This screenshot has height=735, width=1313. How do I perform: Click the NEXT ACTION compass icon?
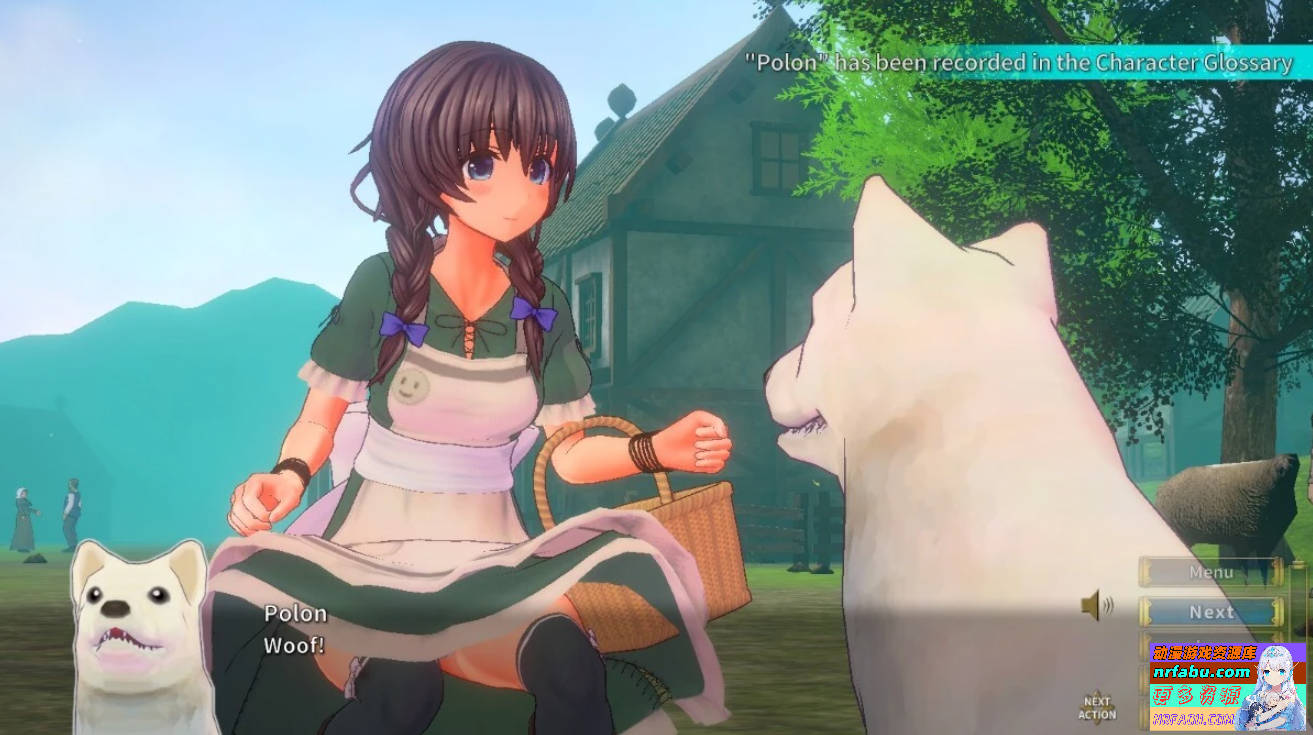pos(1097,705)
